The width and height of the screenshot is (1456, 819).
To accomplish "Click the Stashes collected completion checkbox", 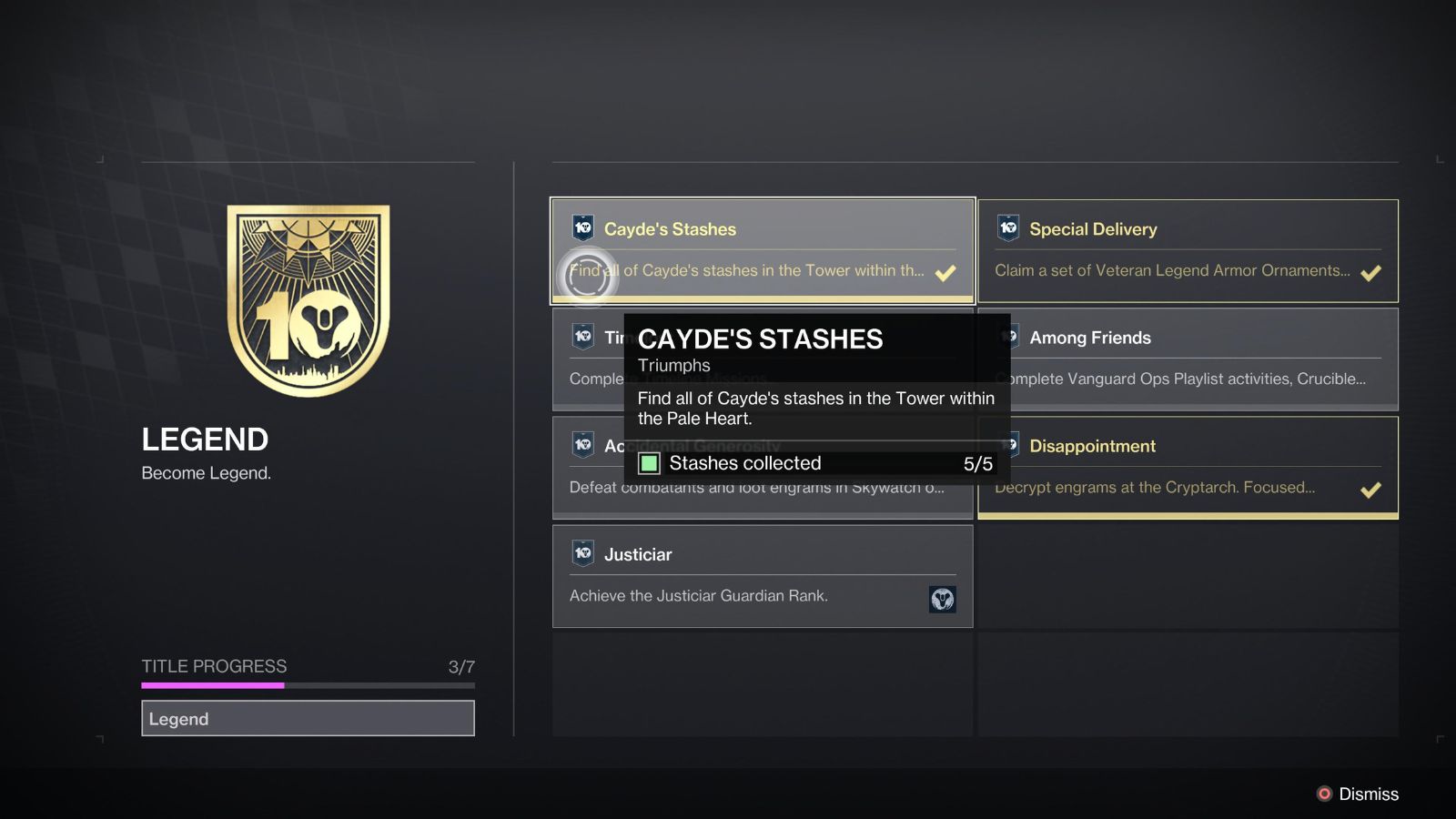I will coord(650,464).
